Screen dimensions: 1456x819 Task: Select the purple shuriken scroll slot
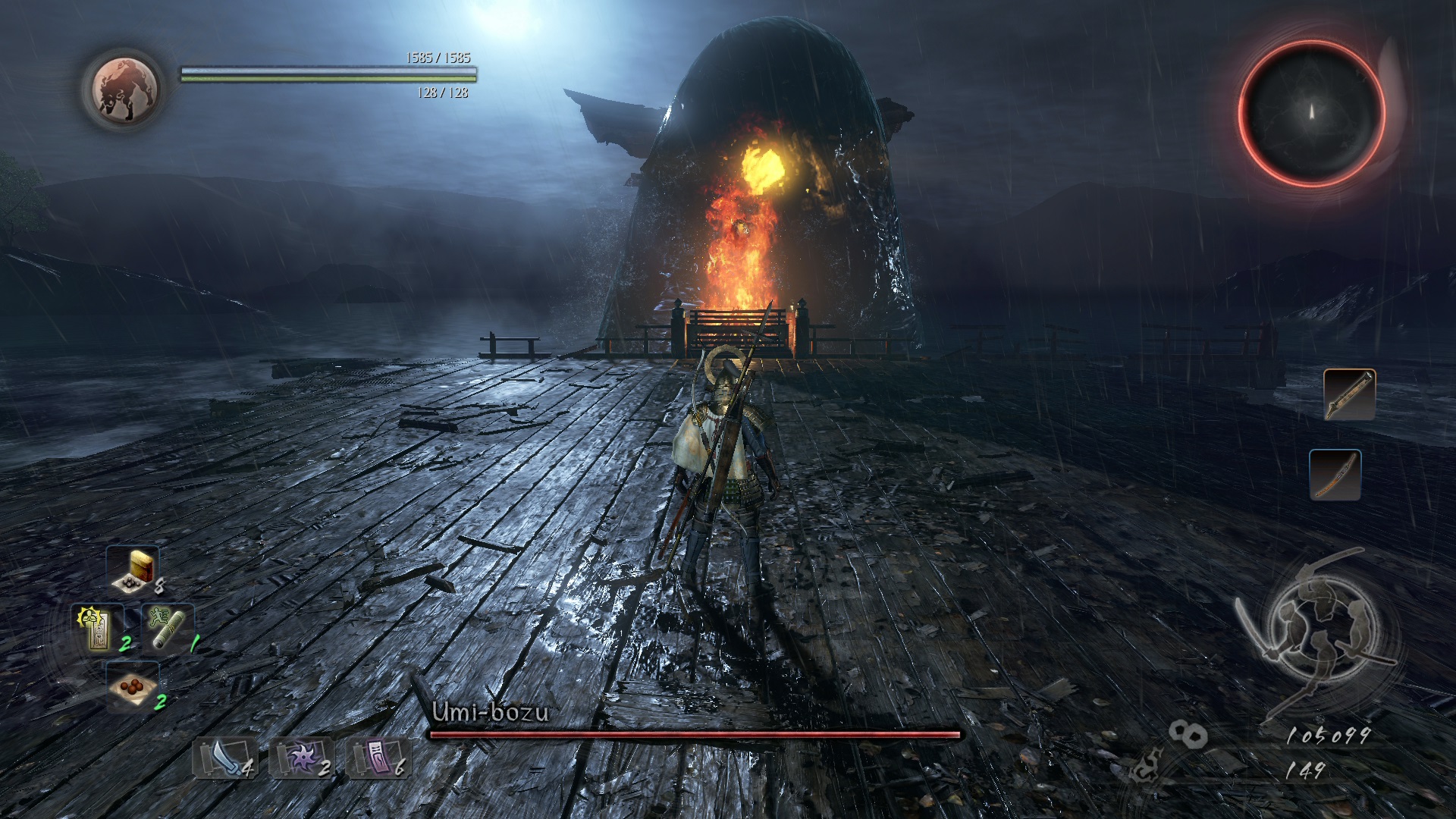(x=301, y=757)
